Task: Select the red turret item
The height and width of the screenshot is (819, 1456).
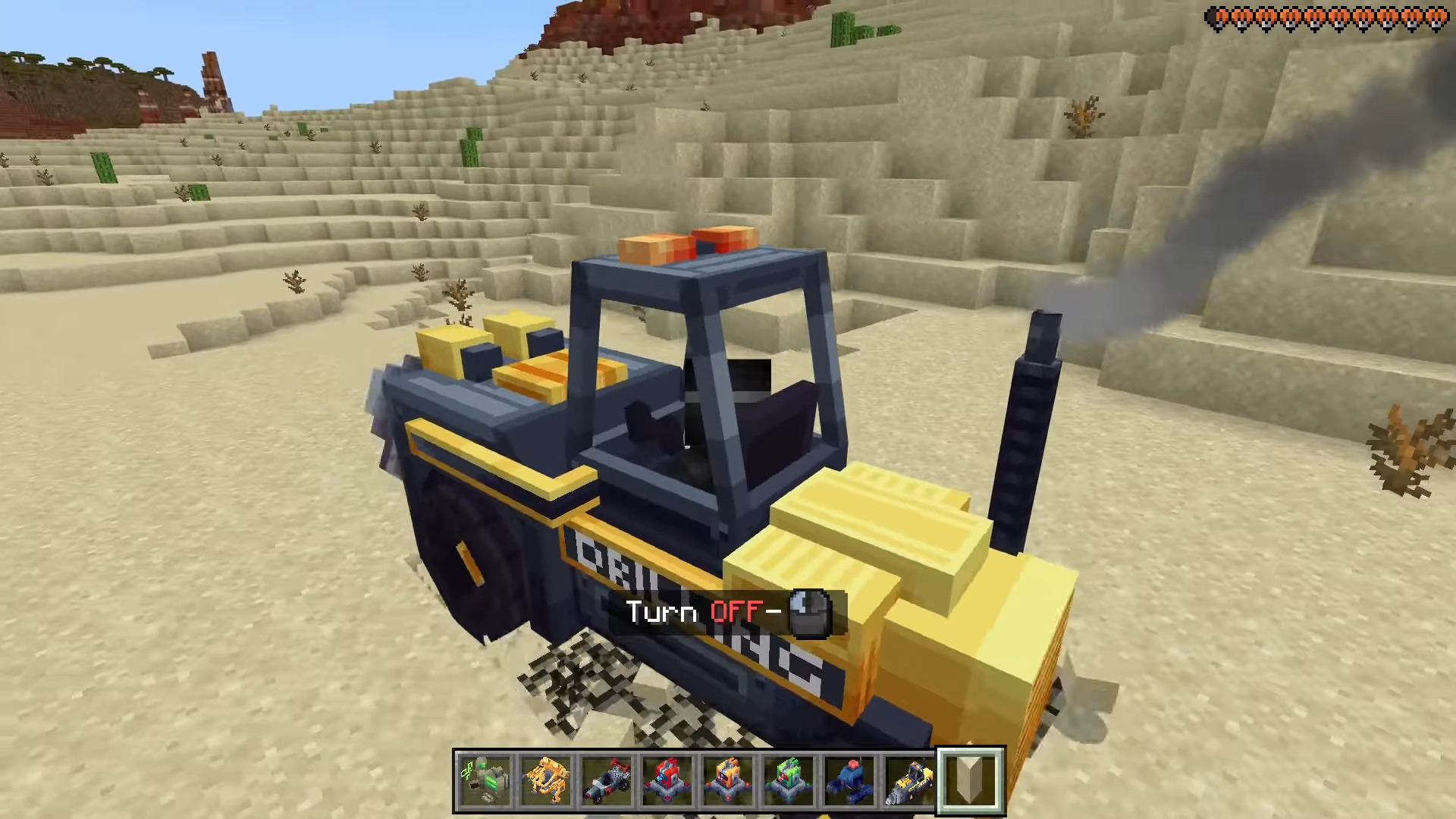Action: click(667, 780)
